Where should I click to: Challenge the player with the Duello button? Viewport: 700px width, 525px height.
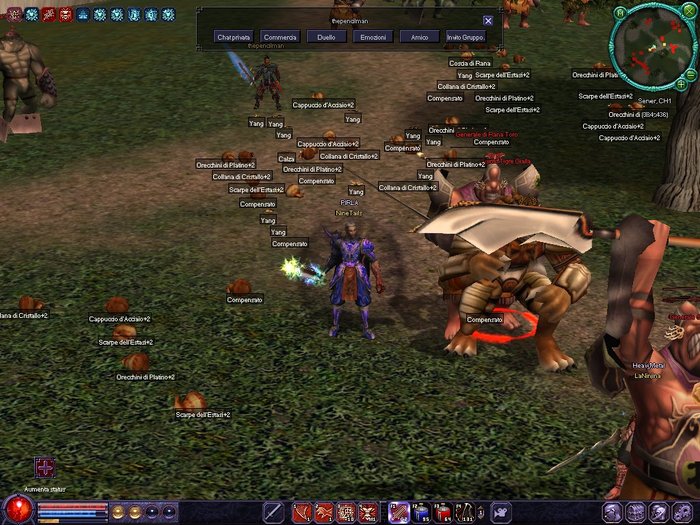click(326, 37)
